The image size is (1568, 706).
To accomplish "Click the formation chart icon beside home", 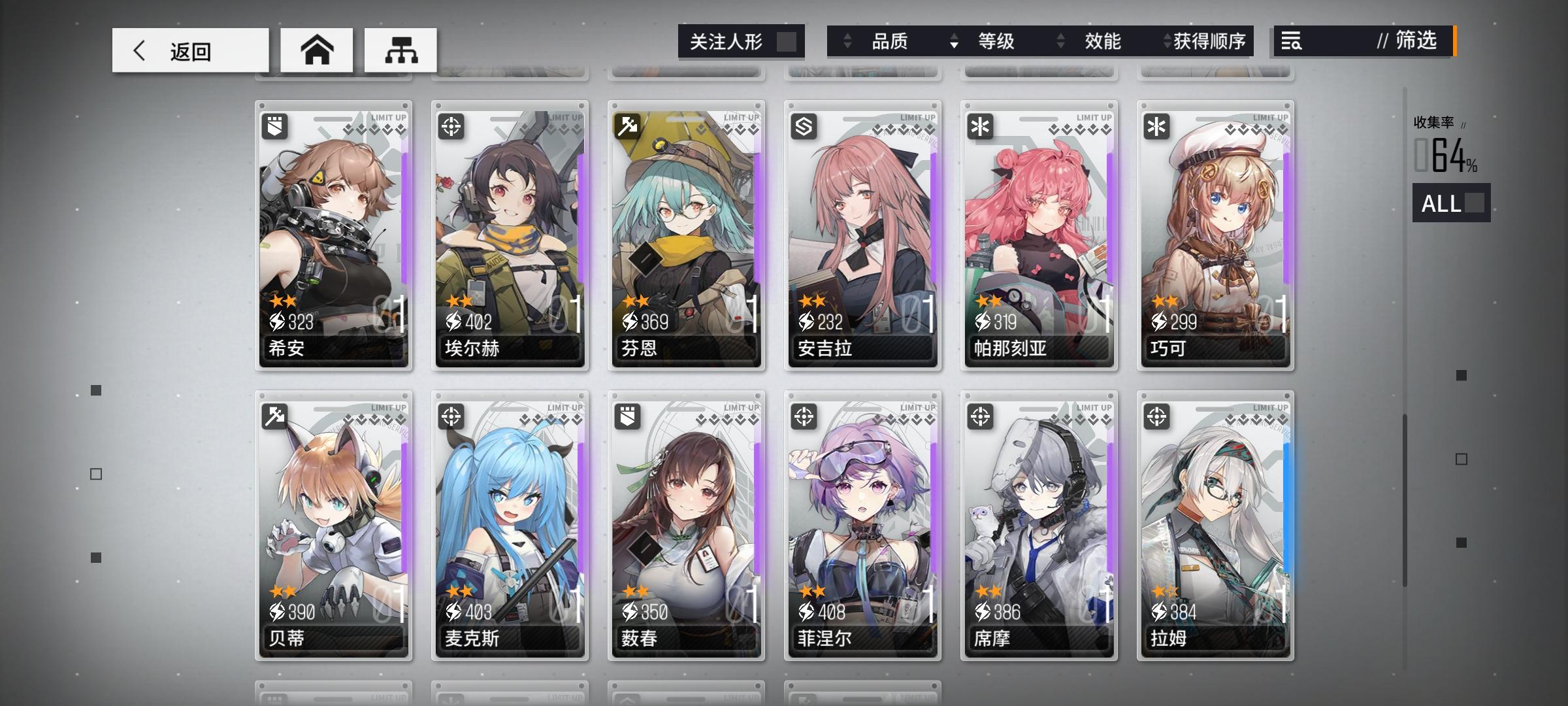I will [400, 49].
